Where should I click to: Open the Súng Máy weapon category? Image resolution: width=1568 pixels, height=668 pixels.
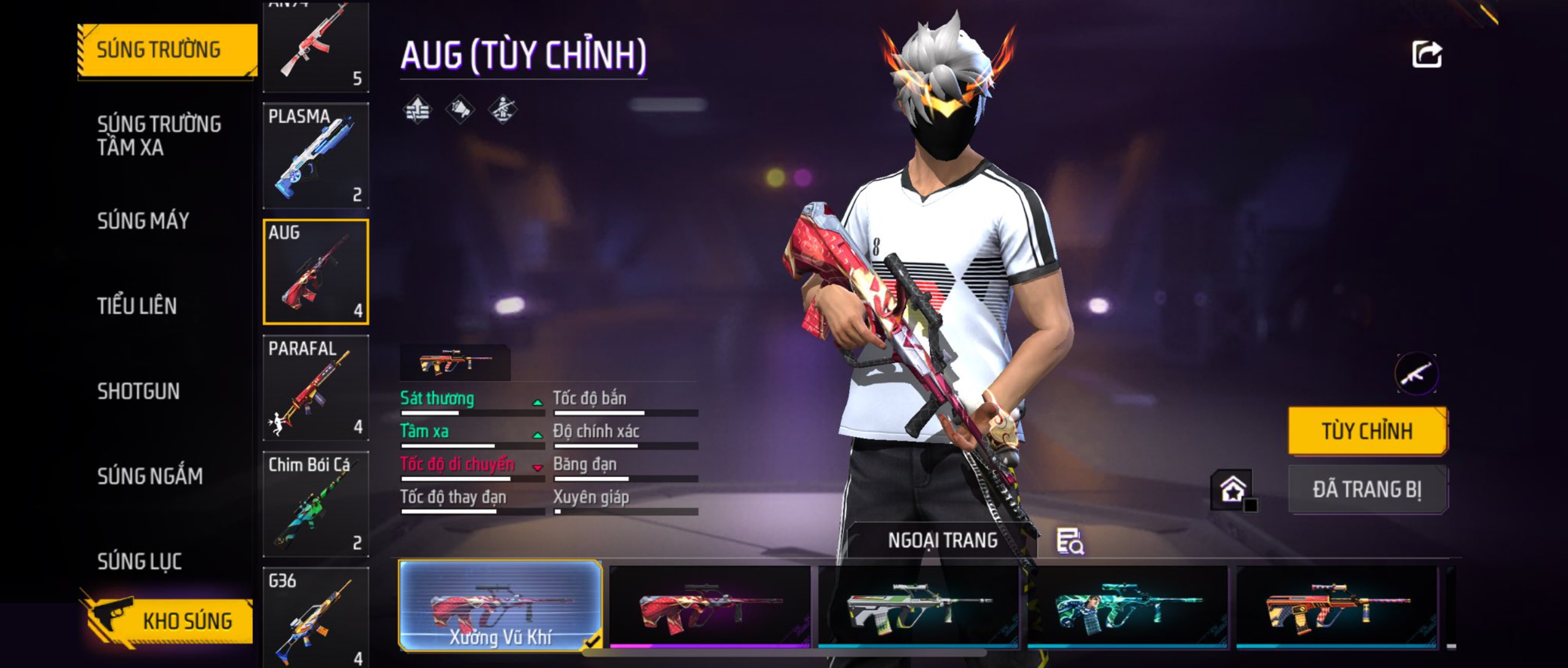point(143,221)
